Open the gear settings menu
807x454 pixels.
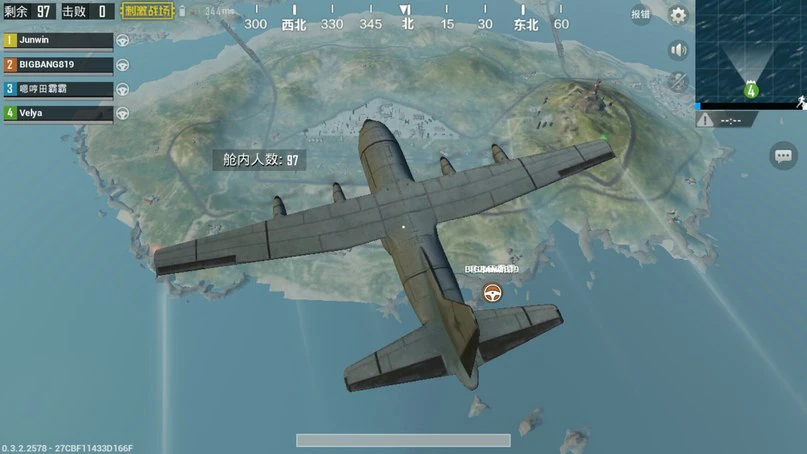tap(678, 15)
